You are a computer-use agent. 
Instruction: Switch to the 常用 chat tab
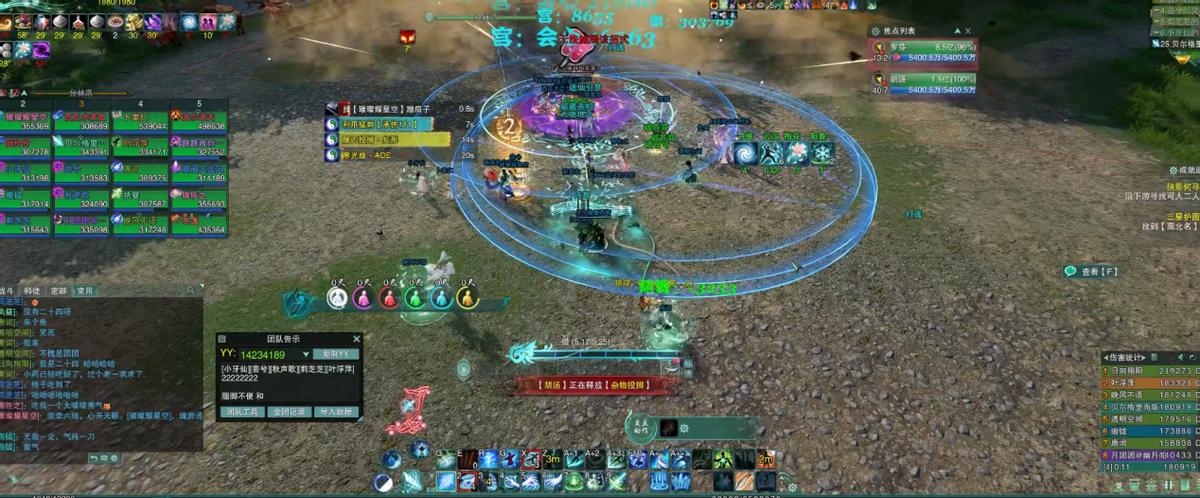[x=85, y=291]
